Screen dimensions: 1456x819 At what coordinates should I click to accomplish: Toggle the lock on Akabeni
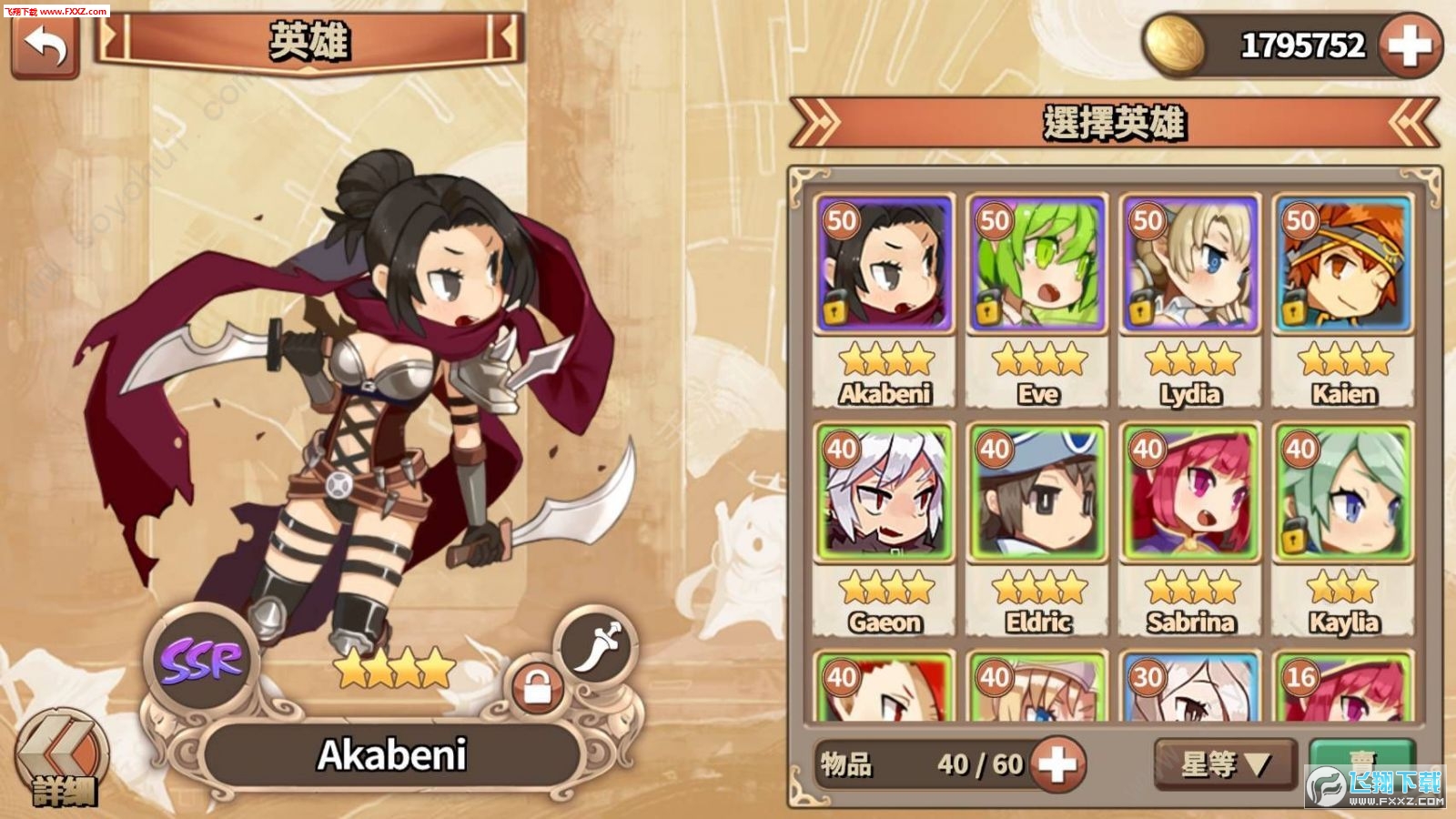click(x=538, y=689)
